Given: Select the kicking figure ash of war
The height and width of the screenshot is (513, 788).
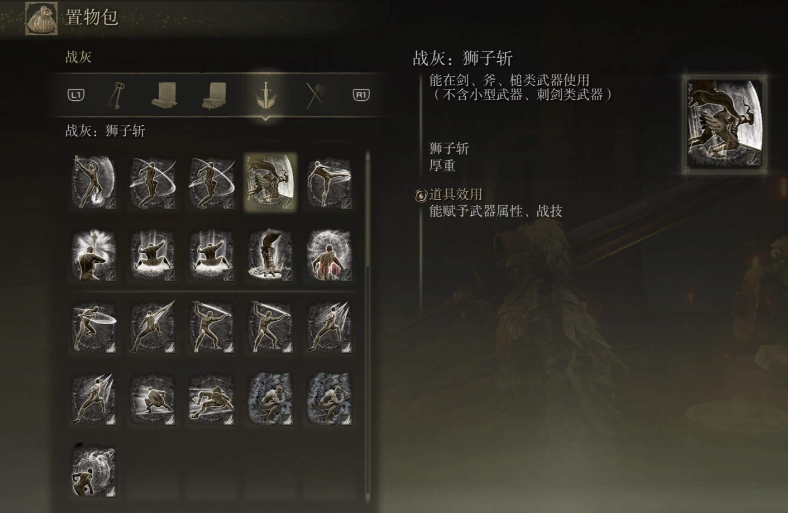Looking at the screenshot, I should click(x=329, y=183).
